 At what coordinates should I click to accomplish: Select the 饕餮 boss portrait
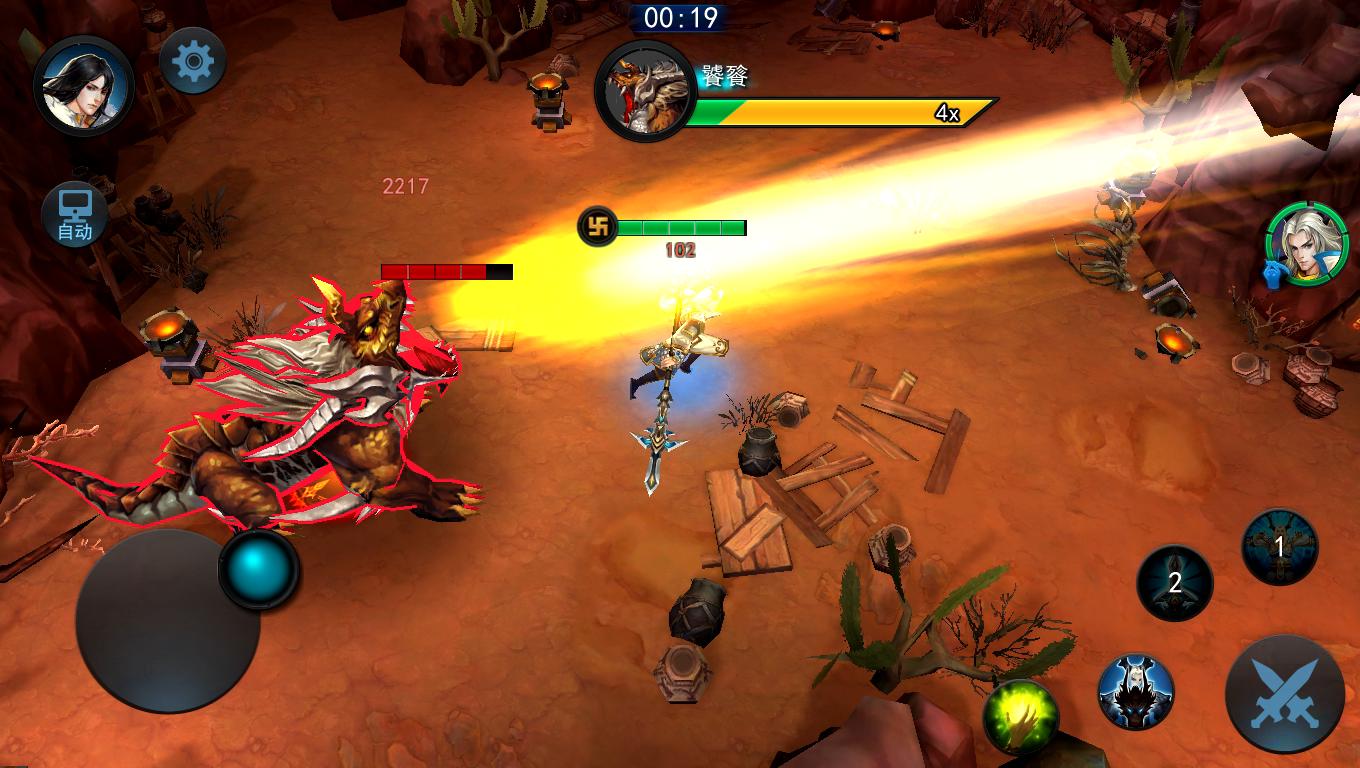click(x=645, y=91)
